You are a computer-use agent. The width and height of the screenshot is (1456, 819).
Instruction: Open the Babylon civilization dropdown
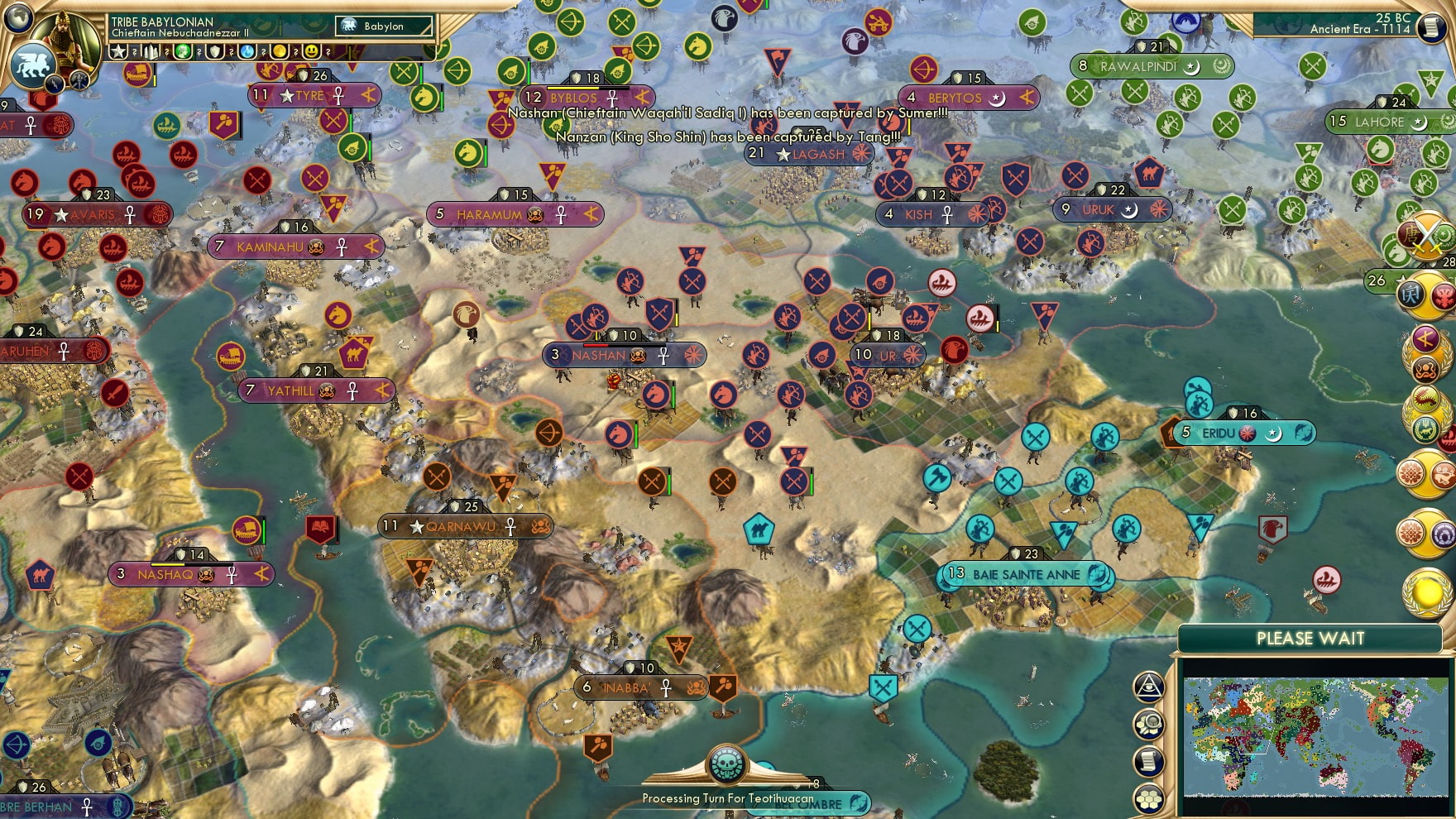[384, 26]
